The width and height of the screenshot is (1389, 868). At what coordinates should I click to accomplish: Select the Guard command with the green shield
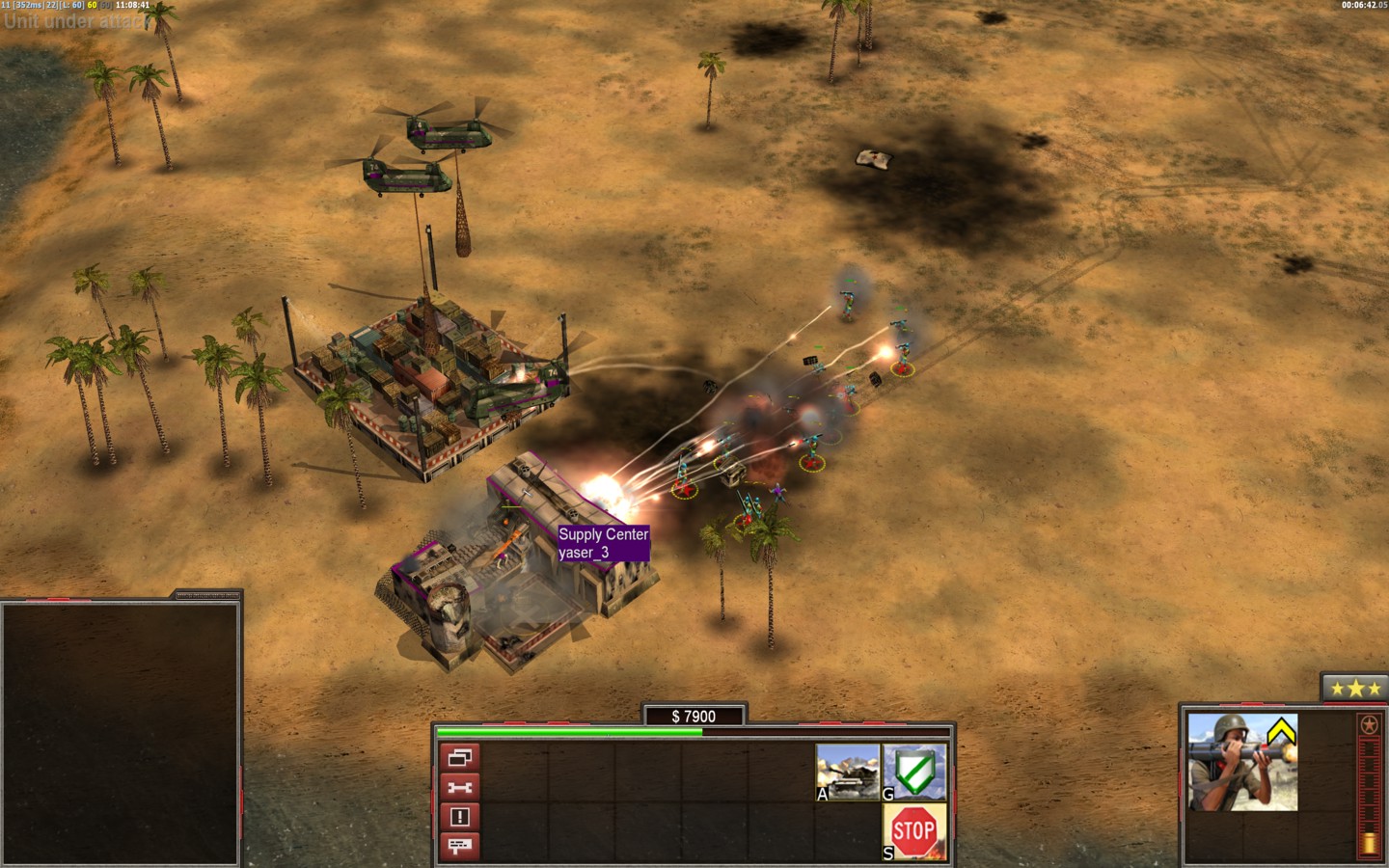[x=914, y=772]
